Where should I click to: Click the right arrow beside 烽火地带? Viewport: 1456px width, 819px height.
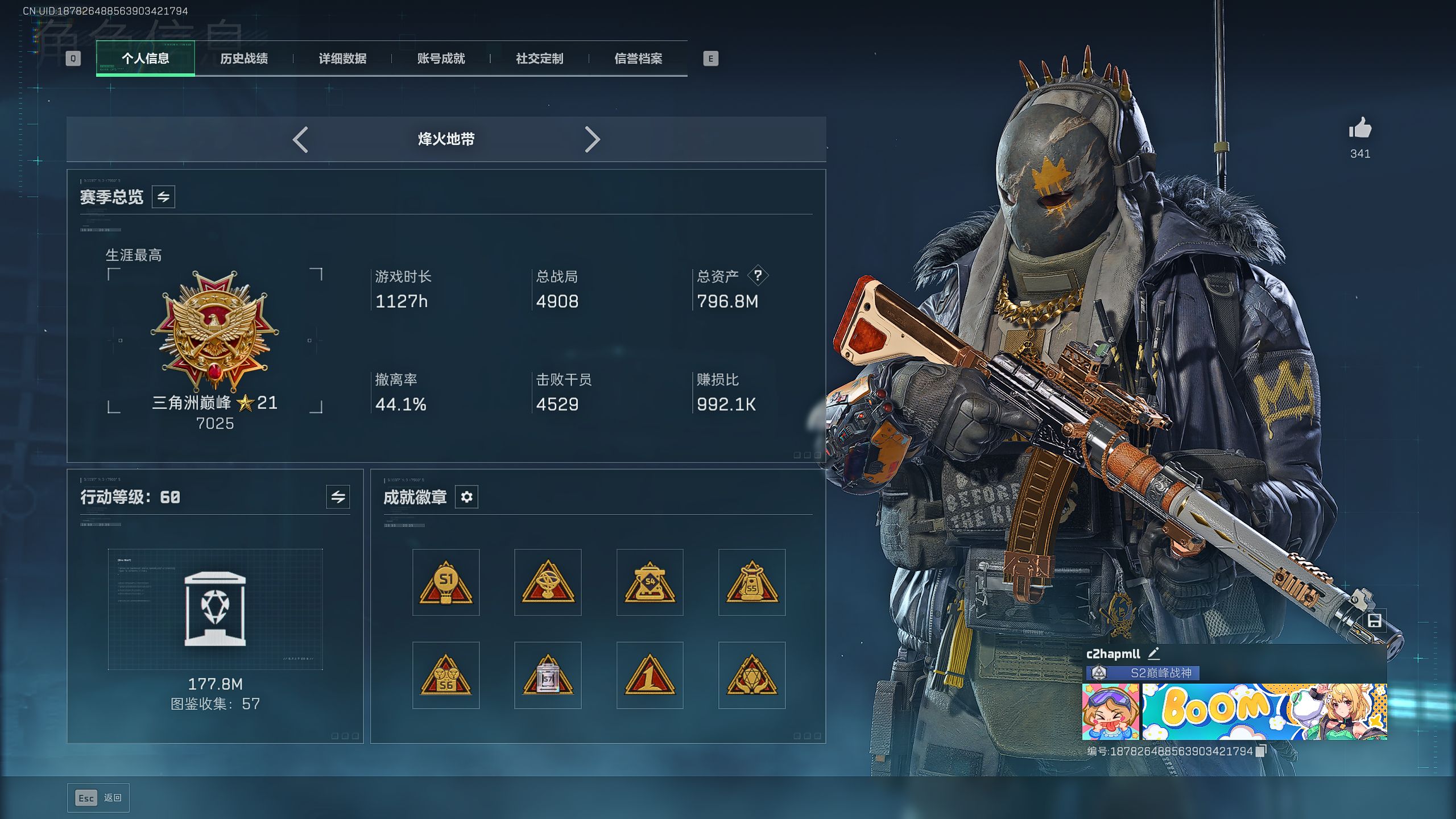[x=592, y=139]
